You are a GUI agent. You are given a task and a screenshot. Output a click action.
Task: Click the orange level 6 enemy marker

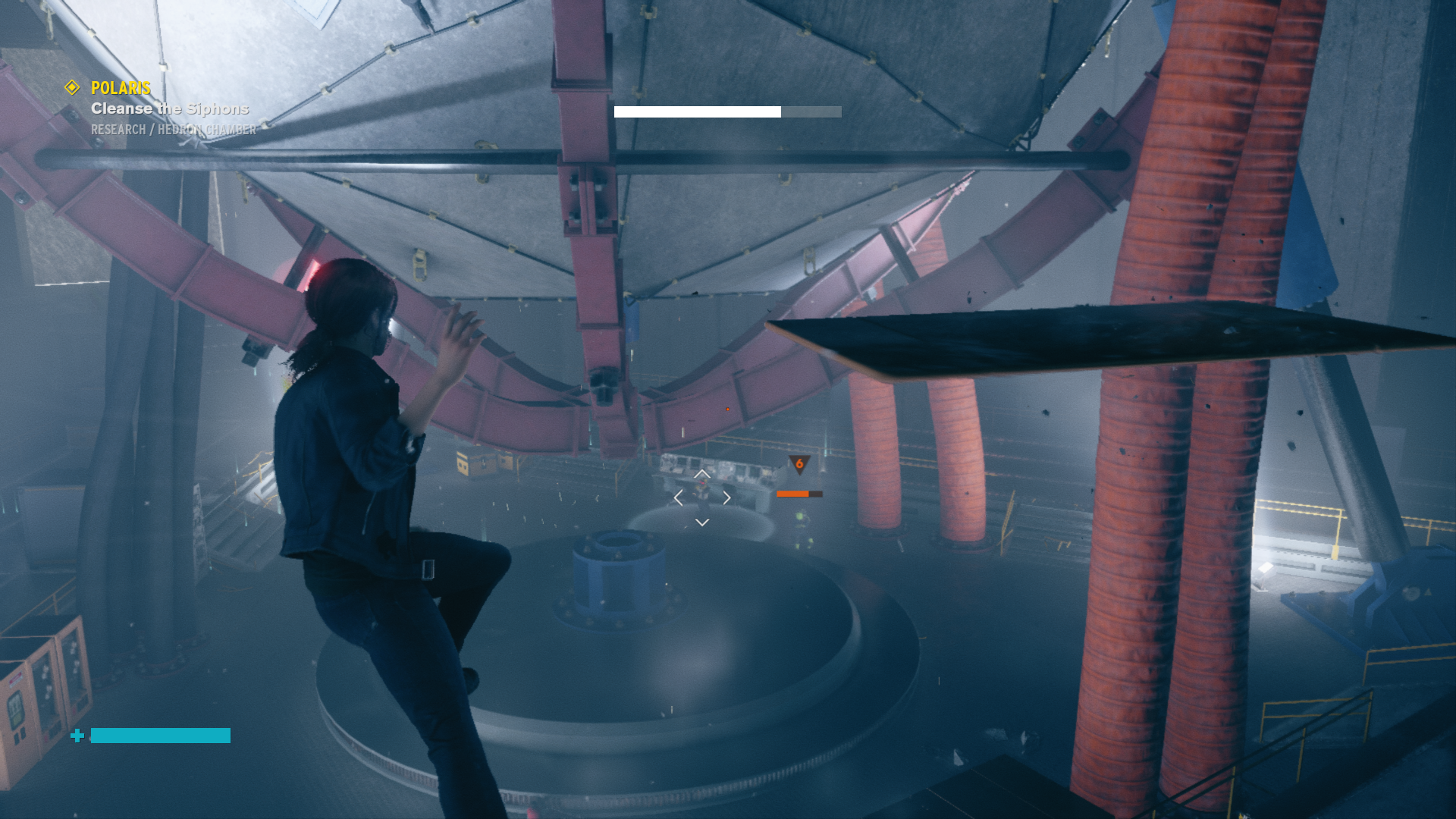pyautogui.click(x=799, y=464)
